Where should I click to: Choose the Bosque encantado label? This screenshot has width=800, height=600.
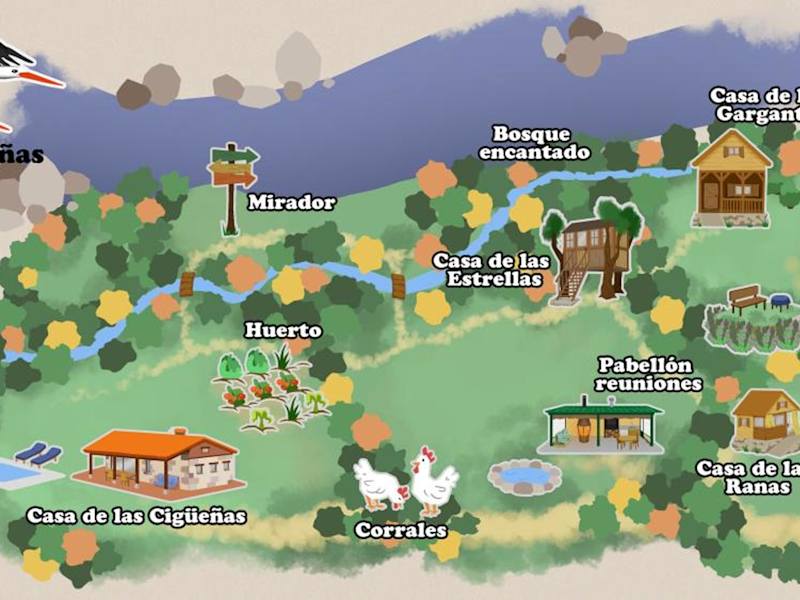[x=532, y=144]
